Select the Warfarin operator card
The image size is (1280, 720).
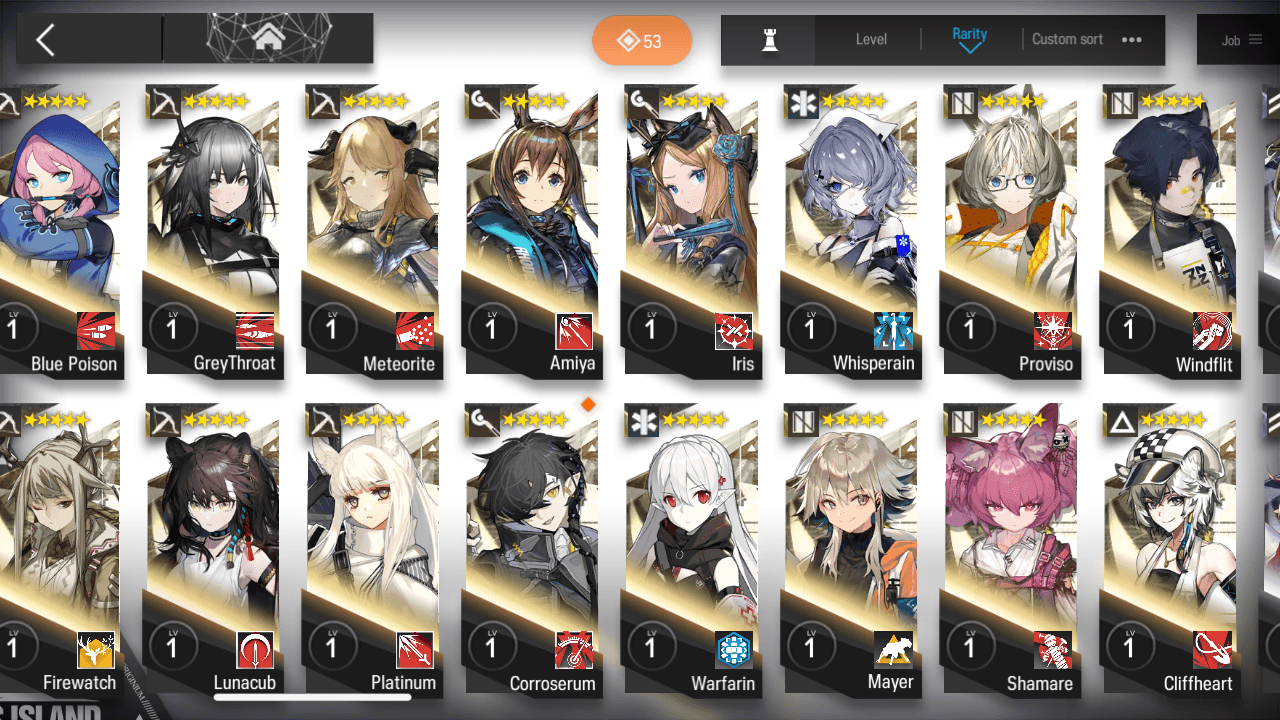tap(692, 550)
